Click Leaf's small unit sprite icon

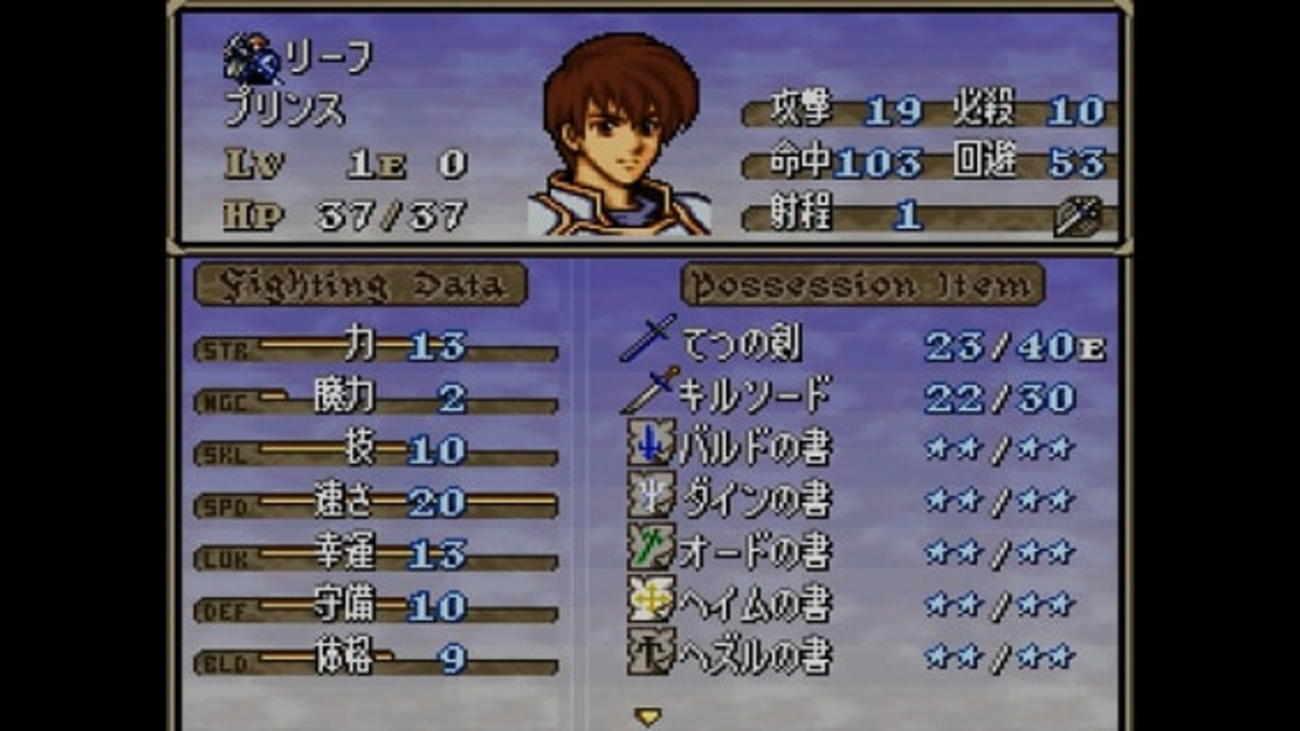pyautogui.click(x=251, y=59)
